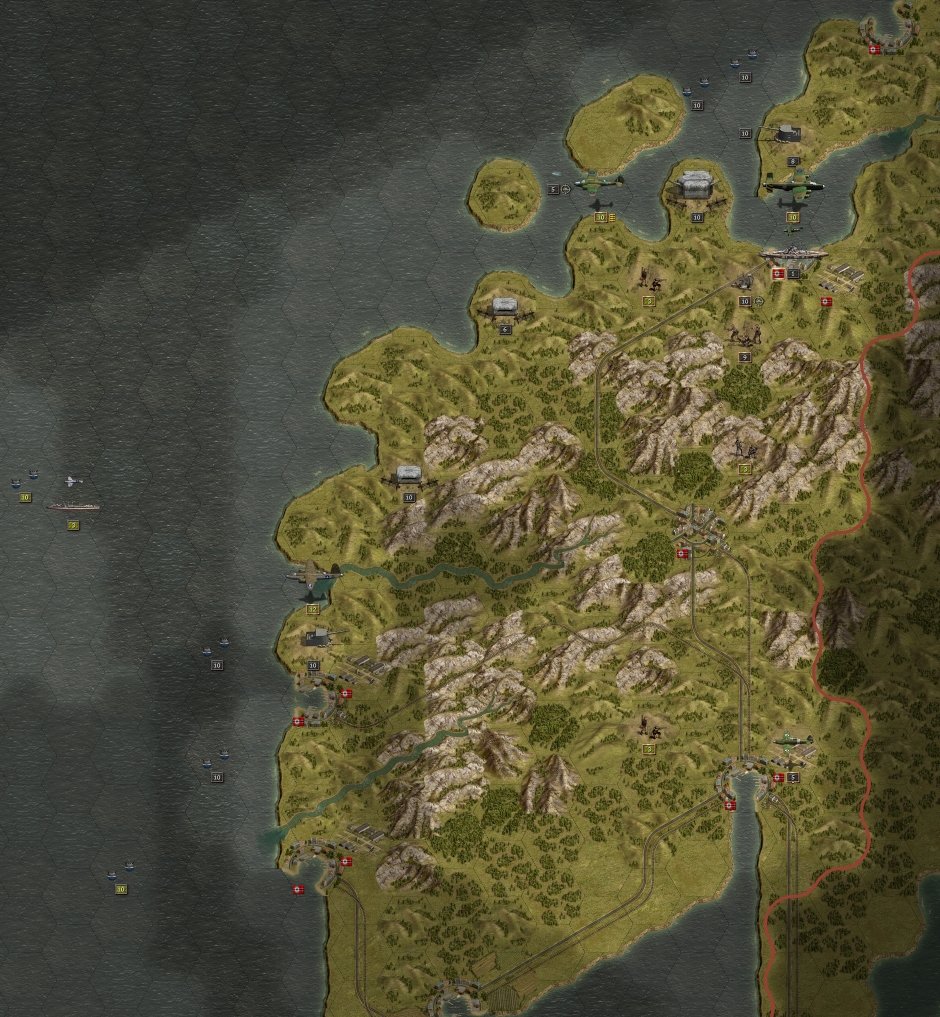Viewport: 940px width, 1017px height.
Task: Select the fighter parked over the airfield
Action: coord(793,743)
